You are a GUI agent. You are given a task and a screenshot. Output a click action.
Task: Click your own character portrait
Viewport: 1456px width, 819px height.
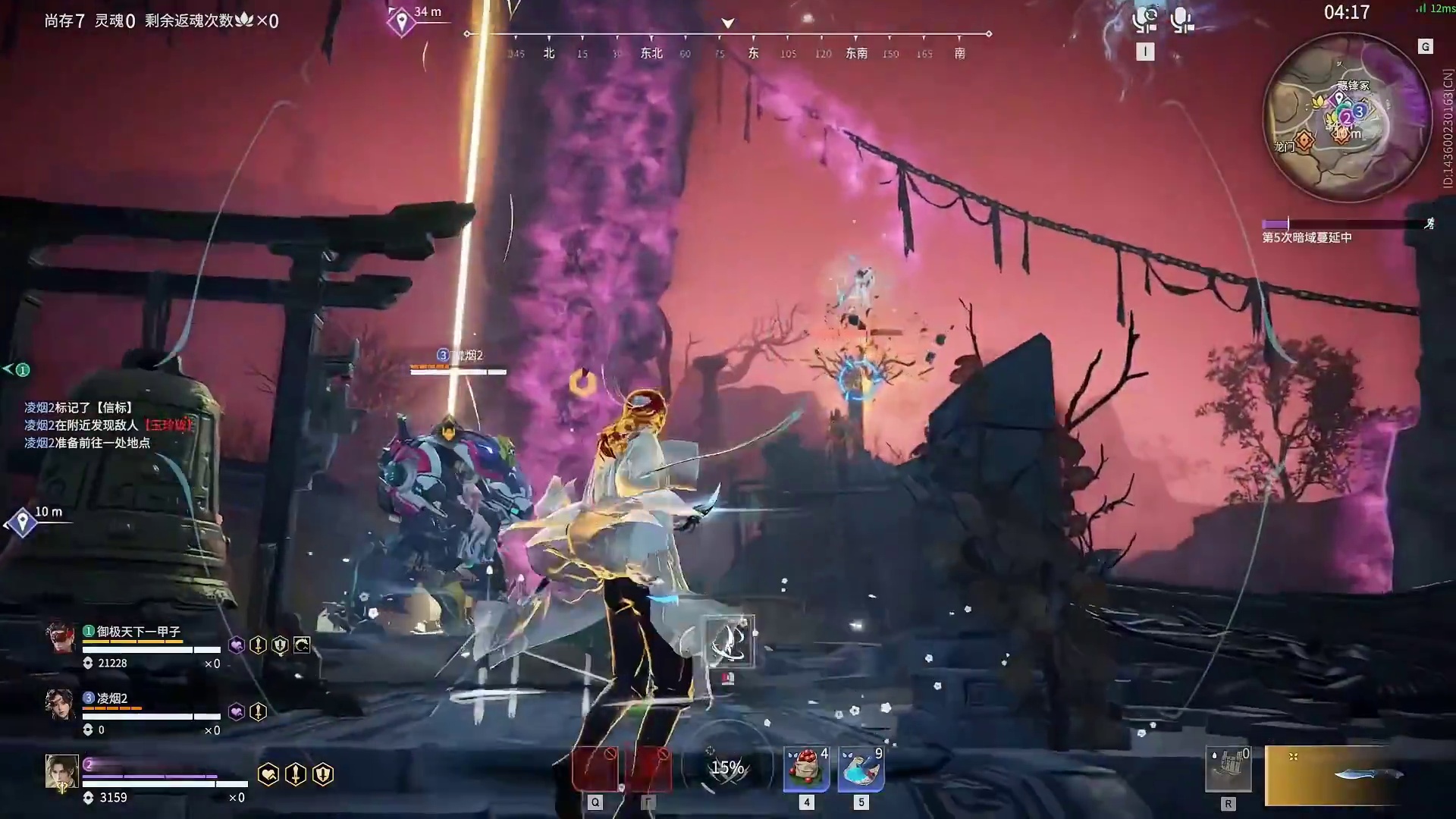pyautogui.click(x=61, y=773)
